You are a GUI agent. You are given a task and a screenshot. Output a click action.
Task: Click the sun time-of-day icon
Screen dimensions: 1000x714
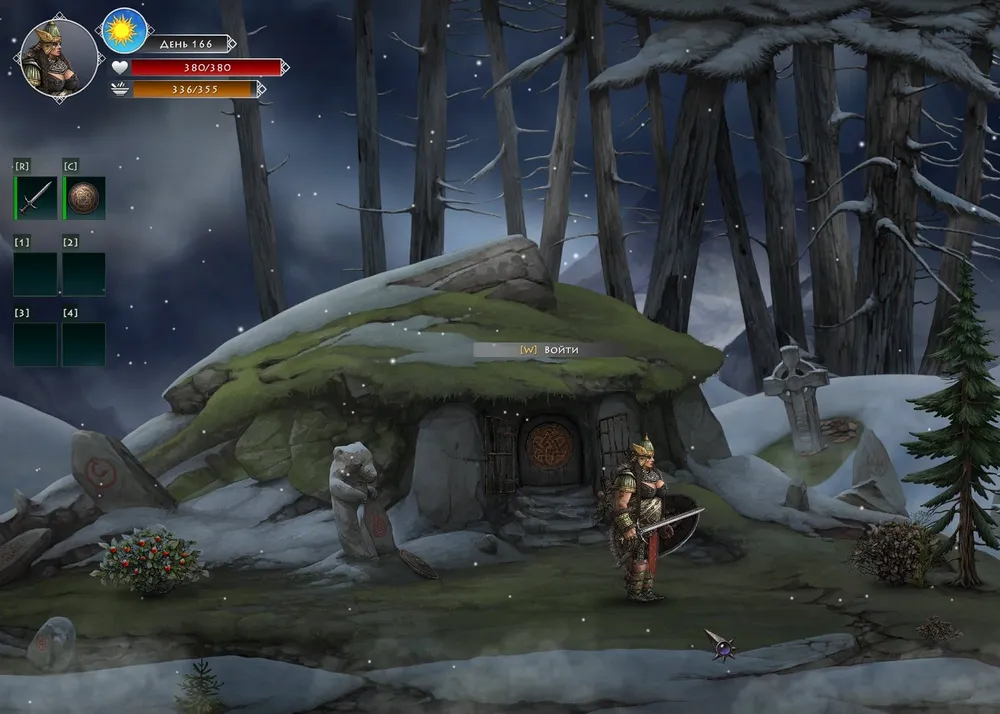125,29
